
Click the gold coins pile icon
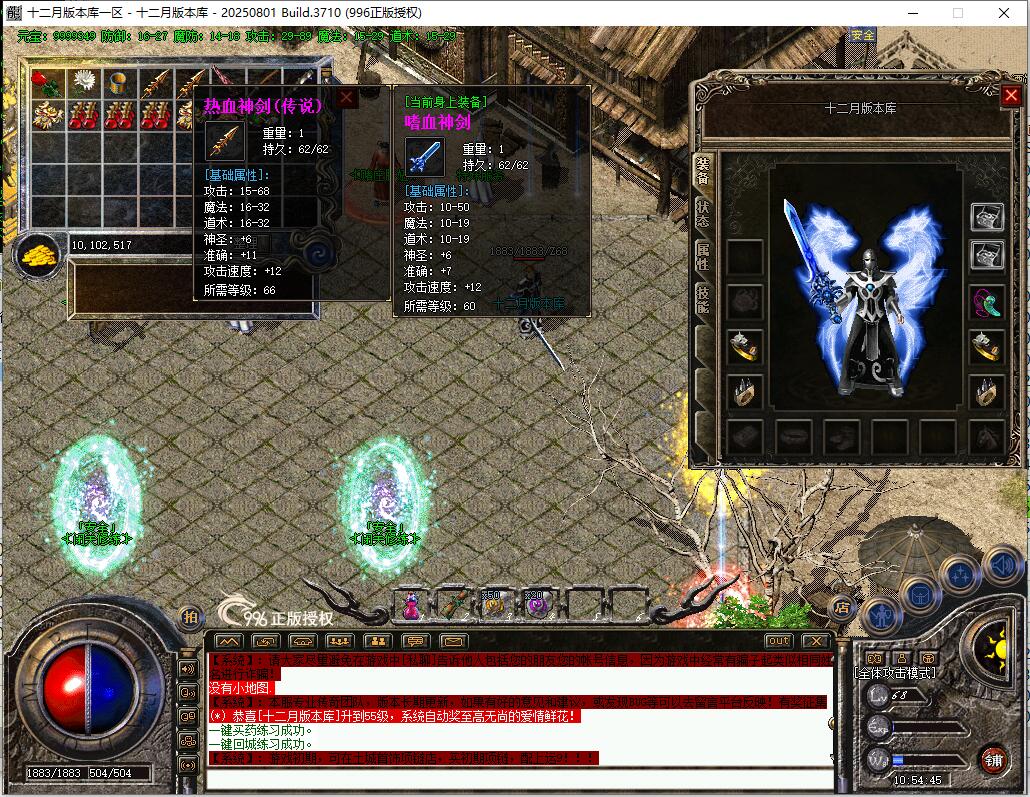[x=36, y=254]
